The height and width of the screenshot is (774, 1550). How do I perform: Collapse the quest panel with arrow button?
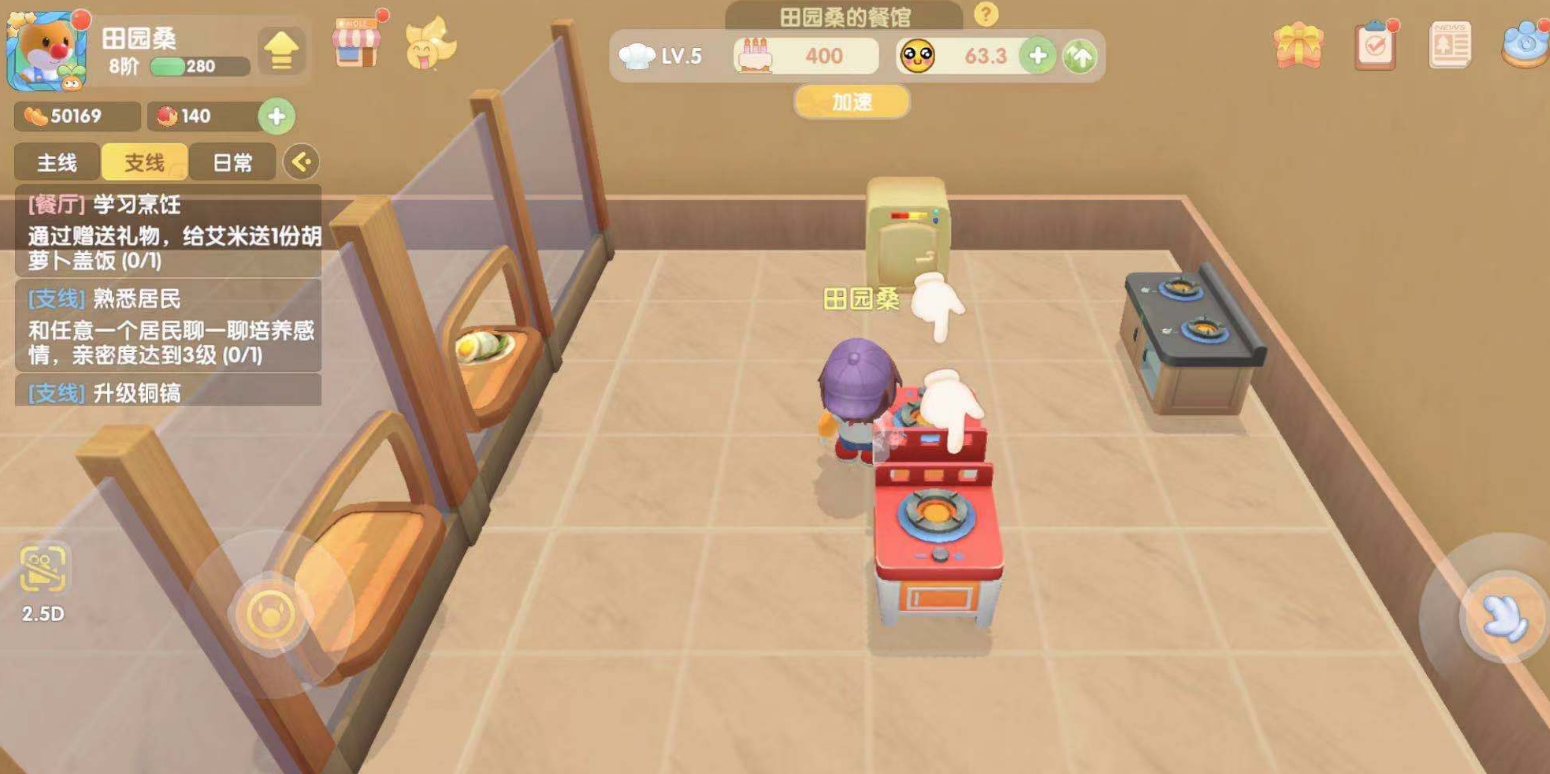[x=300, y=161]
